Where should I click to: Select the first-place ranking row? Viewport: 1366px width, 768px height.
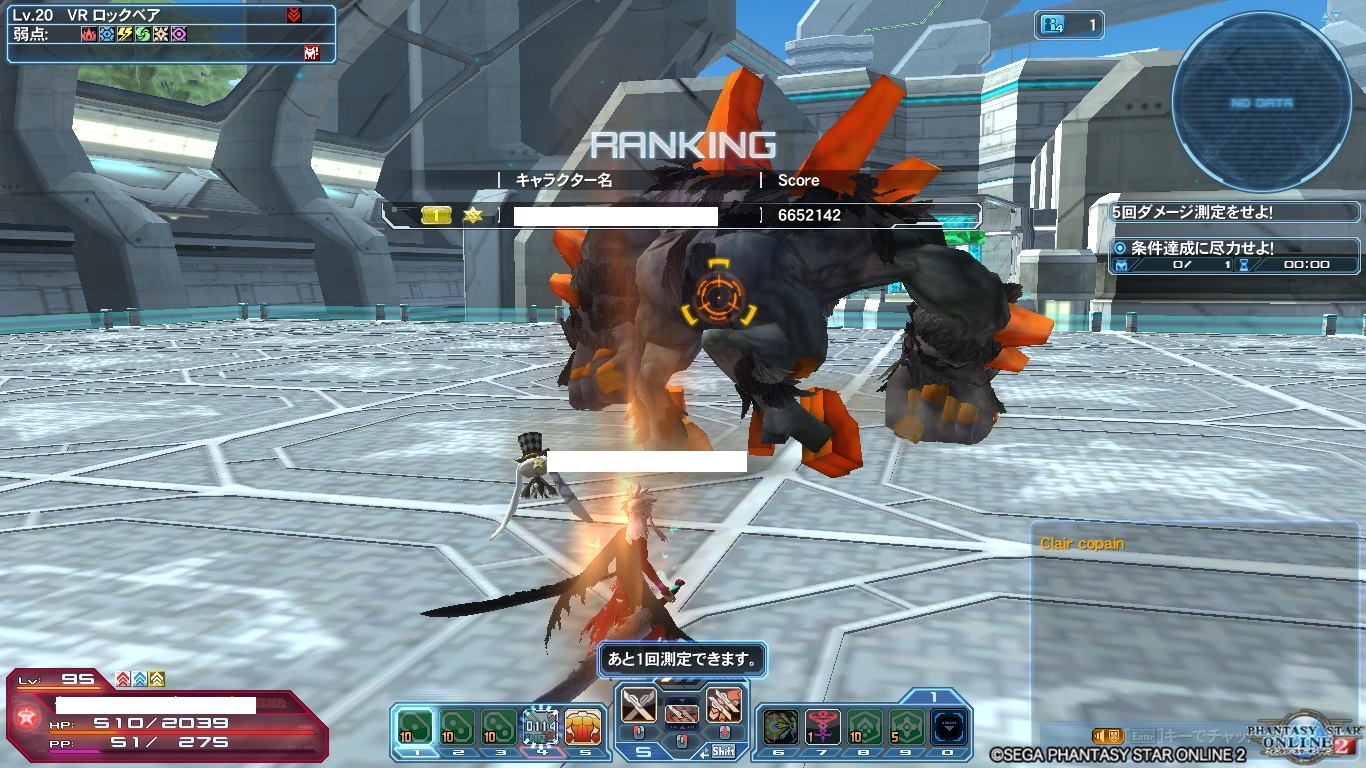click(680, 215)
